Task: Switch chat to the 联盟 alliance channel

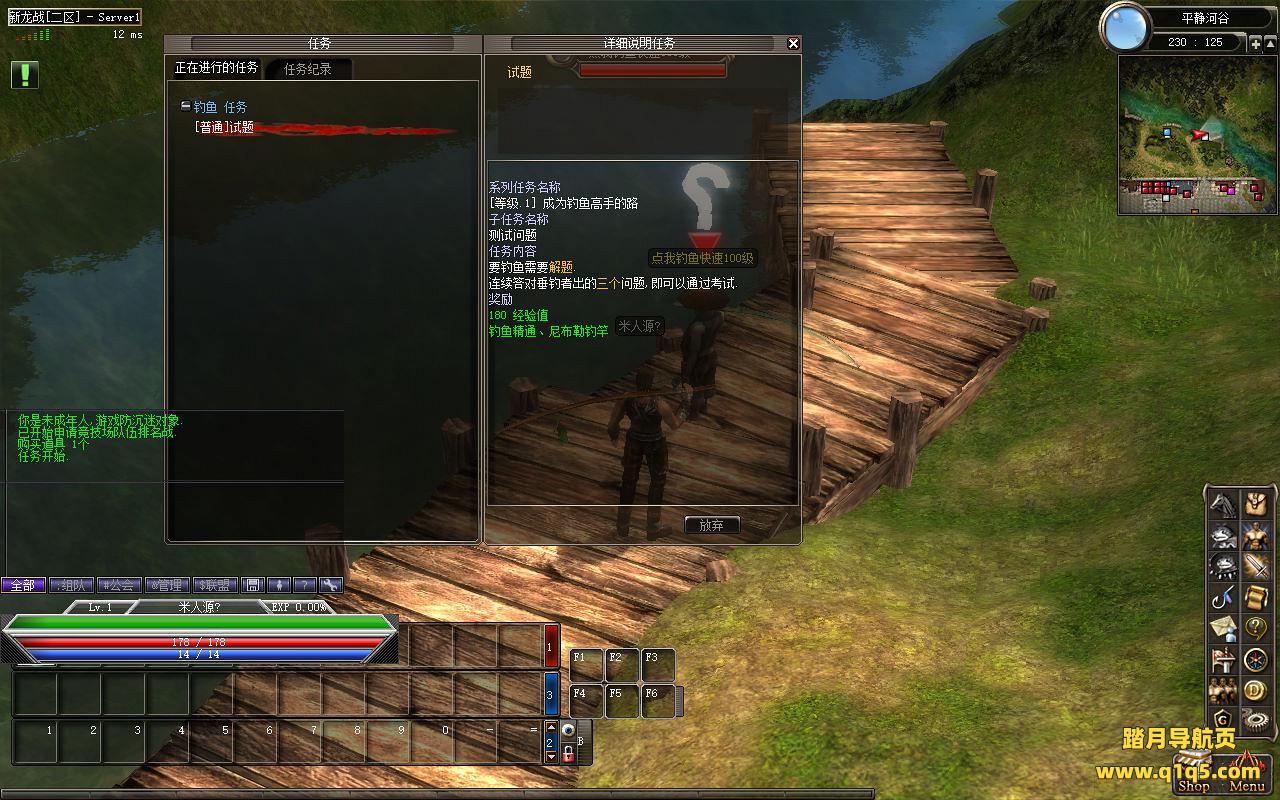Action: (x=214, y=585)
